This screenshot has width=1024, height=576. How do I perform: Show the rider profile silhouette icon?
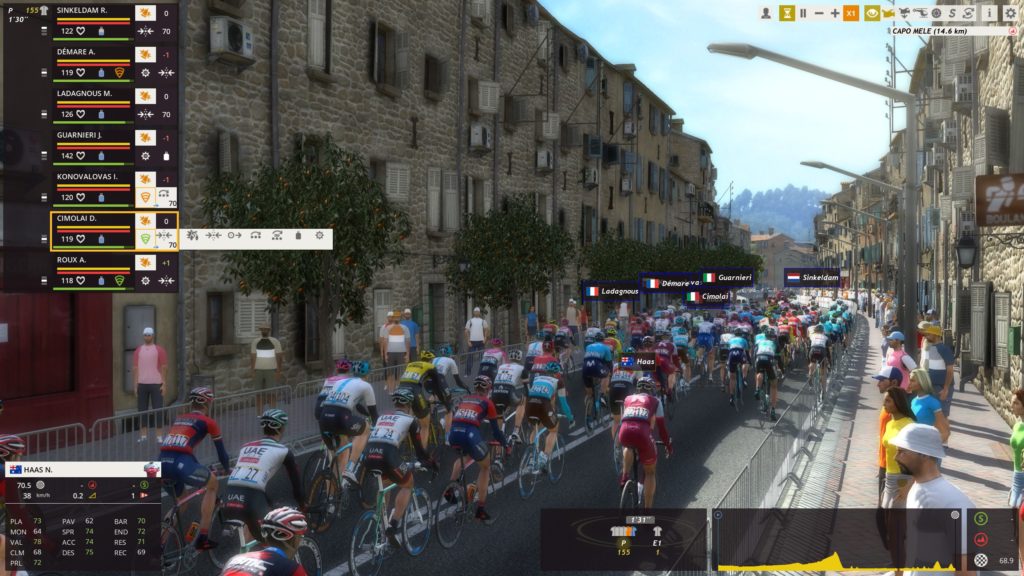pos(765,13)
